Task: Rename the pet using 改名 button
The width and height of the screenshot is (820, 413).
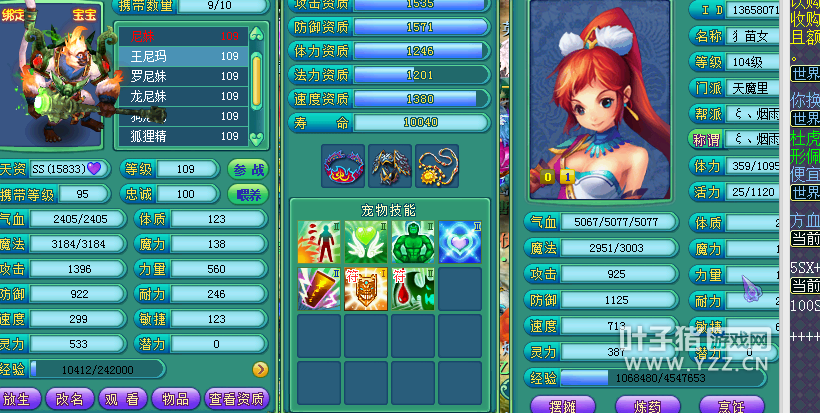Action: [71, 398]
